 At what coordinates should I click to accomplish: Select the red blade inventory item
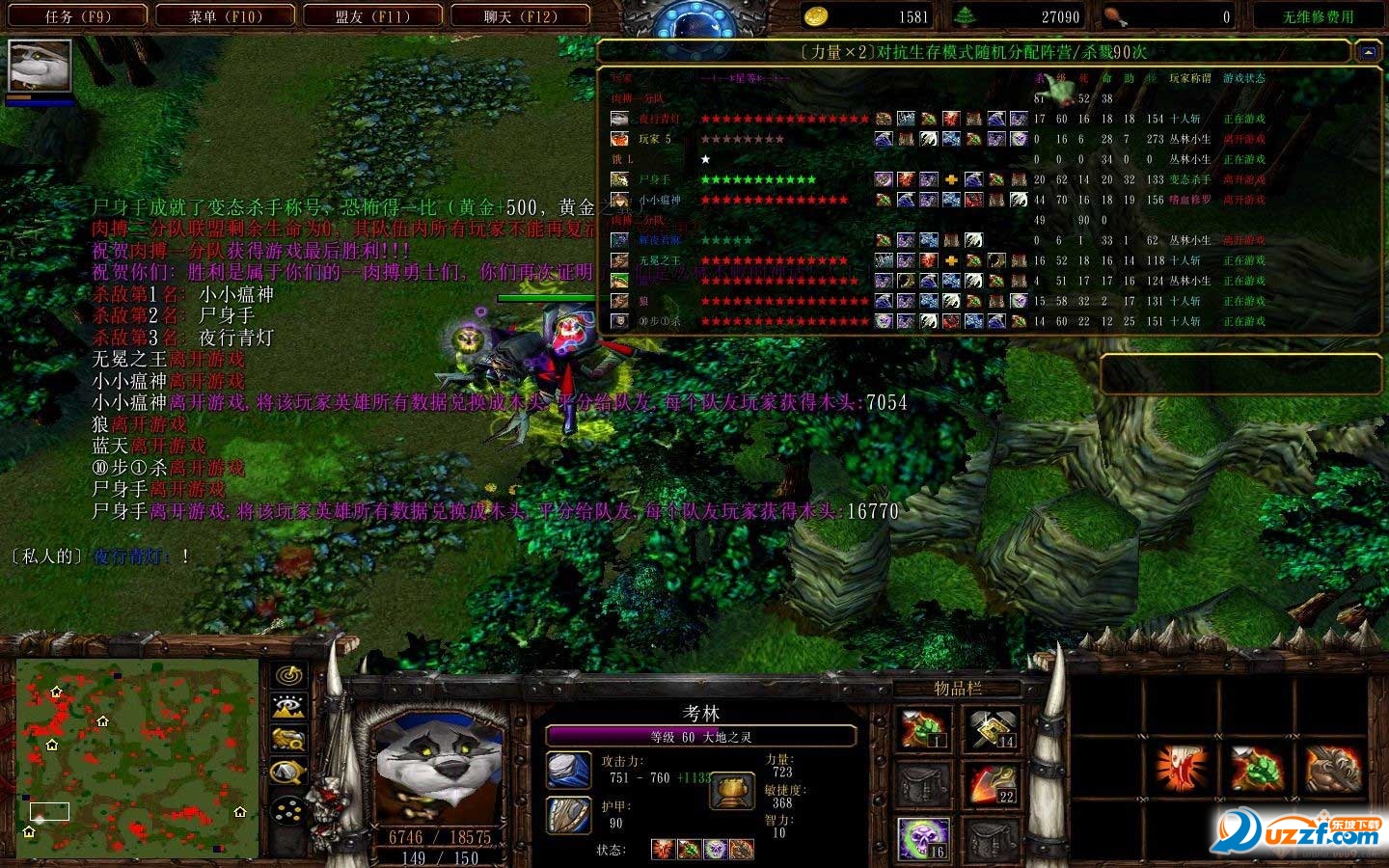pos(990,784)
